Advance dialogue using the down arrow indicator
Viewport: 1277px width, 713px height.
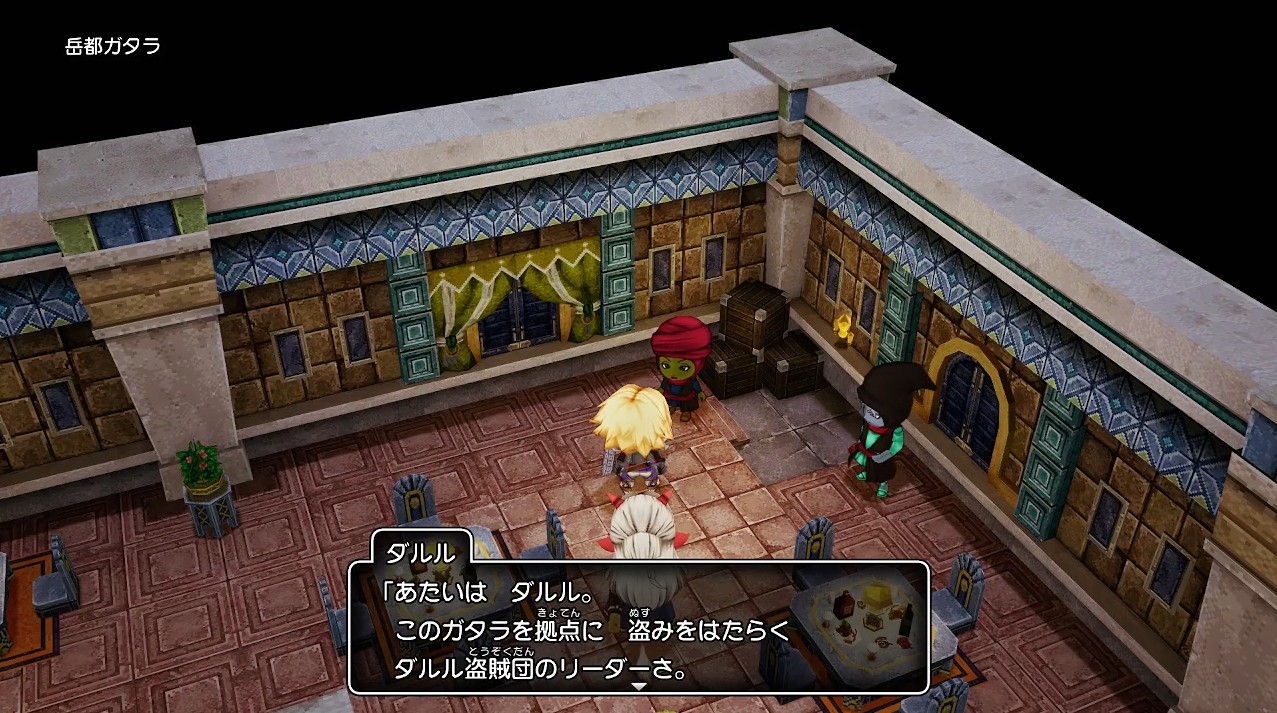[x=638, y=686]
